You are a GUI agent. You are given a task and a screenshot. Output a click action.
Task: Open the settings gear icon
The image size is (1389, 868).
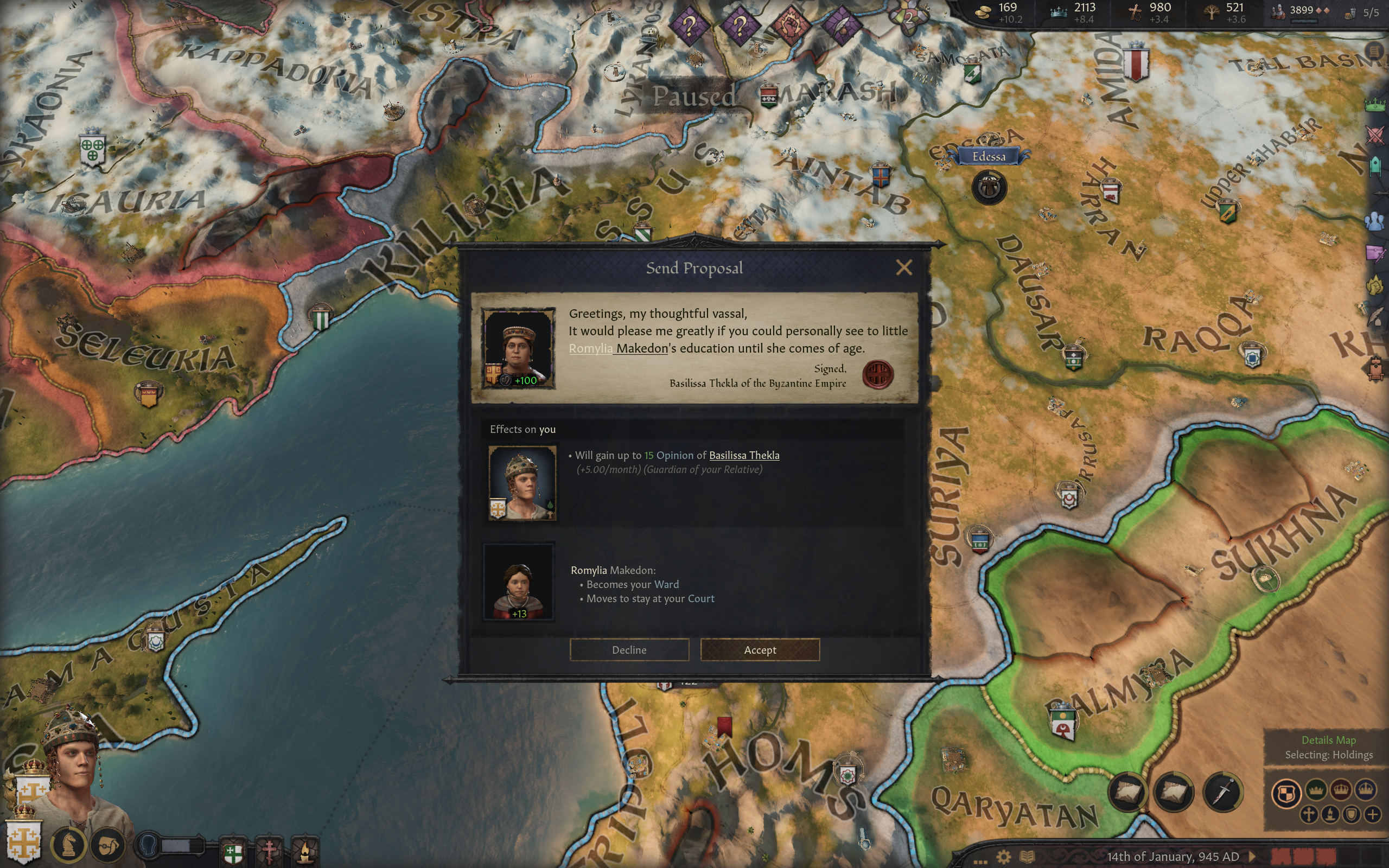pyautogui.click(x=1003, y=857)
